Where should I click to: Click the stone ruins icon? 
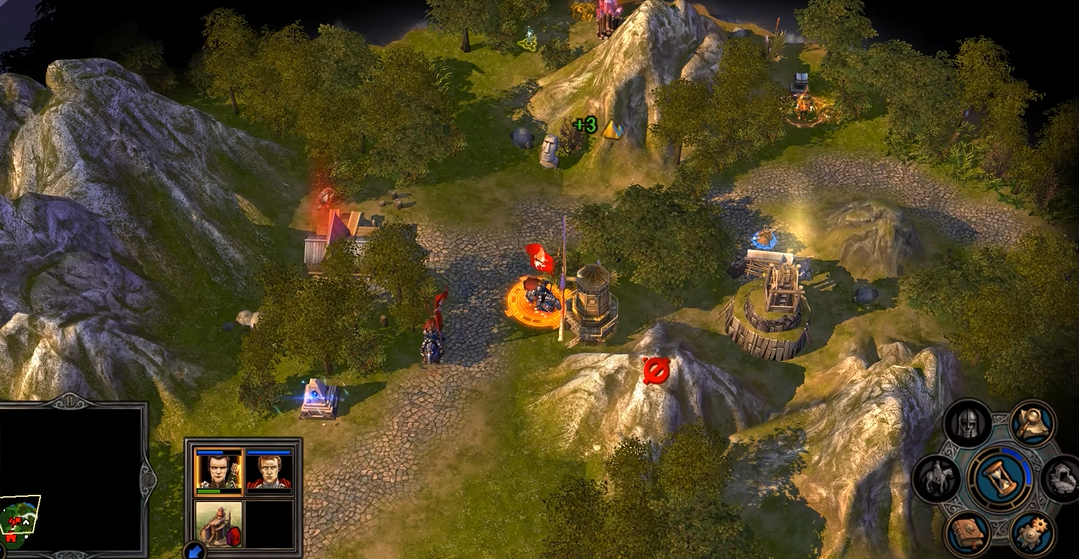[1062, 478]
